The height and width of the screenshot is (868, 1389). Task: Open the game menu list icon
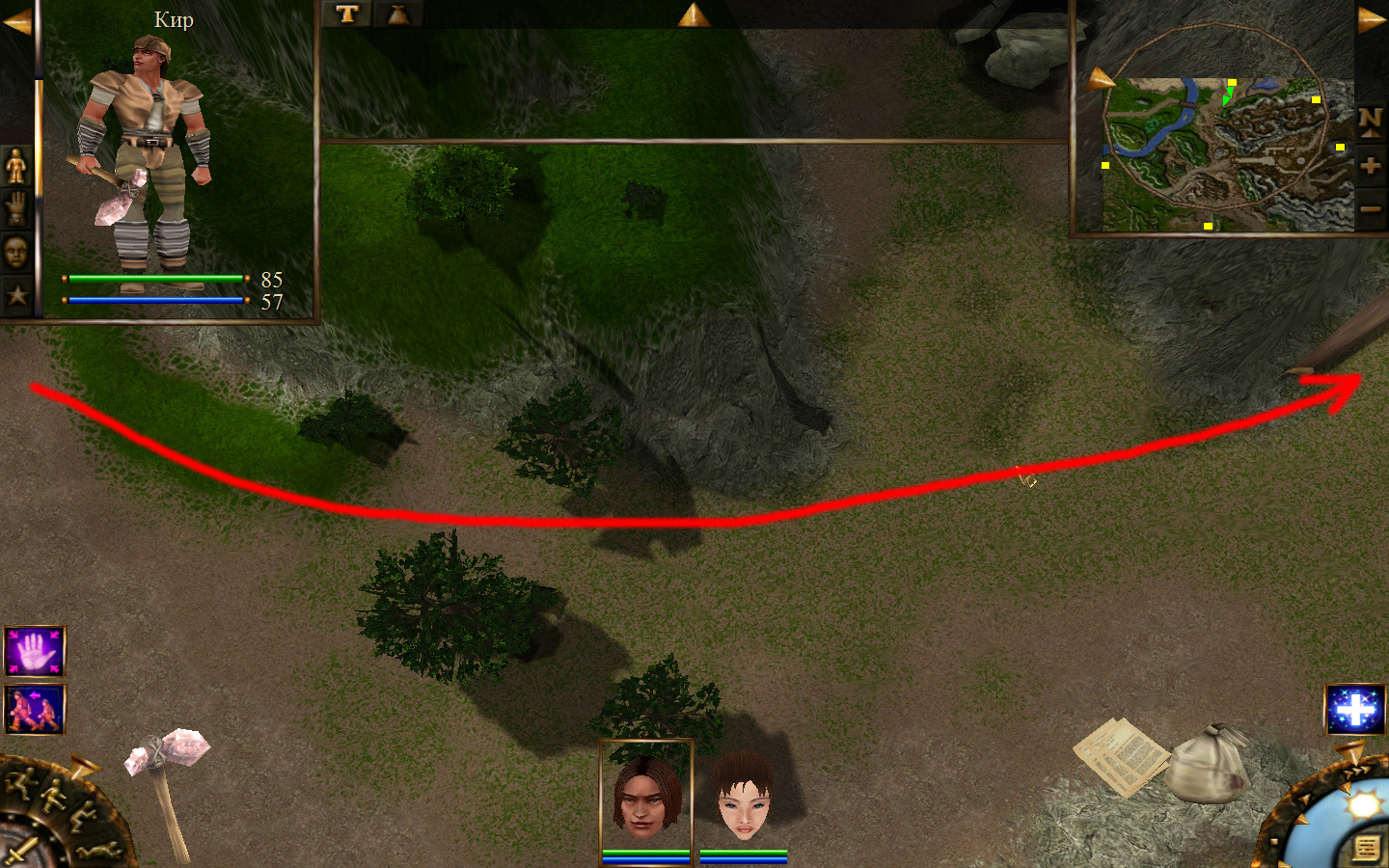pos(1366,848)
